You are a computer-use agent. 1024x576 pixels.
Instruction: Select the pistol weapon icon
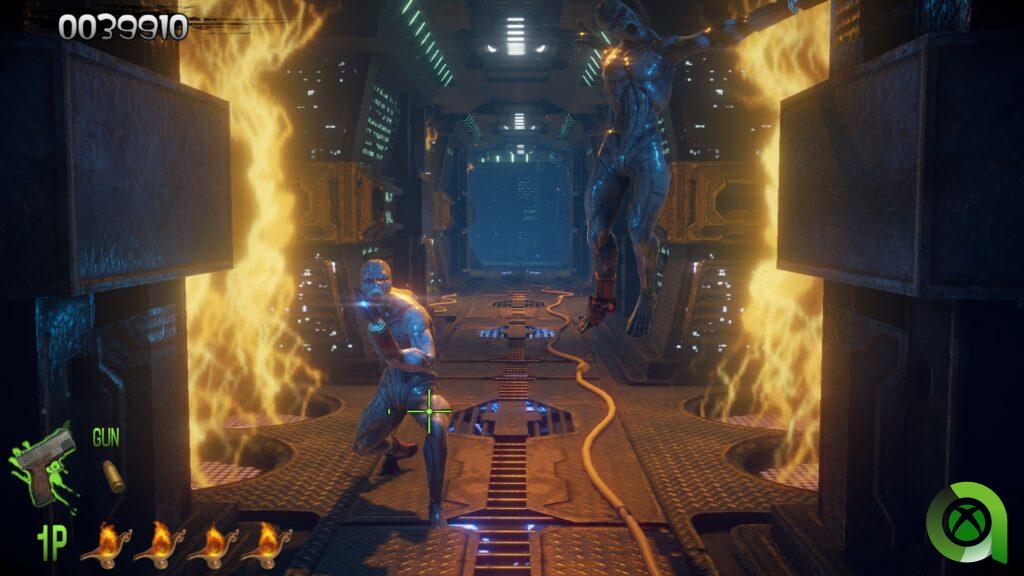[x=46, y=463]
